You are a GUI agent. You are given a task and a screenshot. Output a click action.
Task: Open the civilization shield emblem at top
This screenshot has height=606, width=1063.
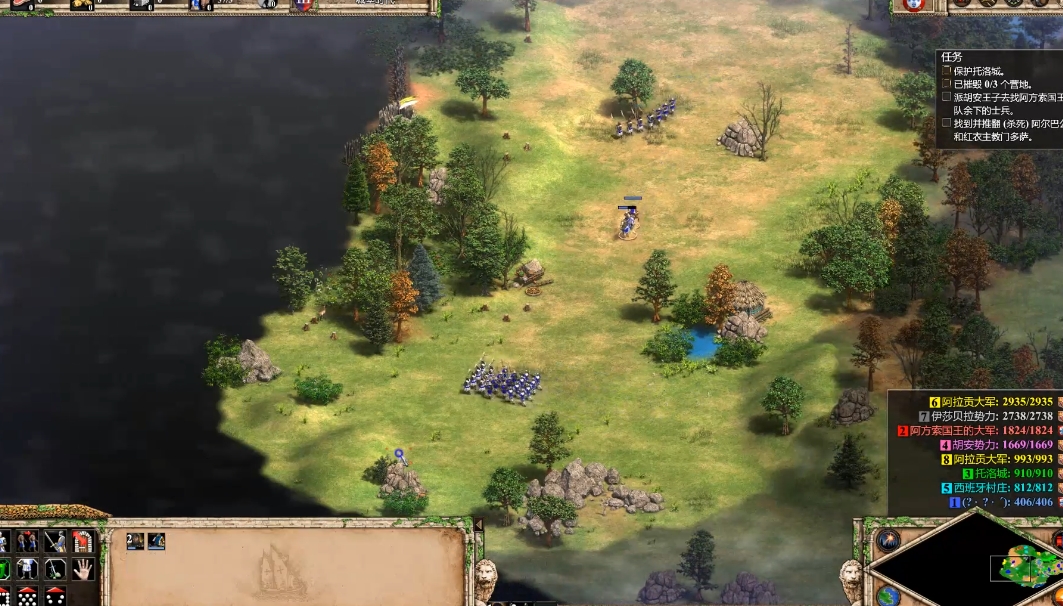point(302,5)
